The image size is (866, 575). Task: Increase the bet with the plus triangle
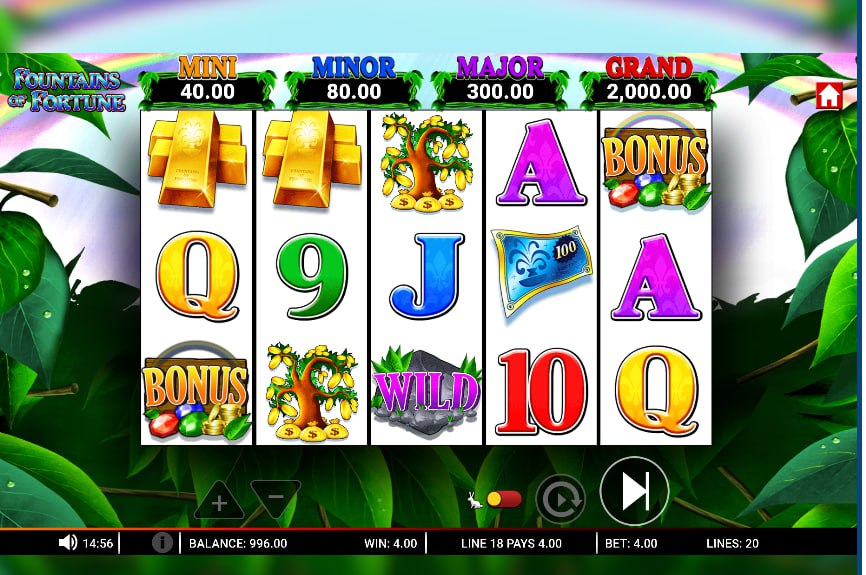219,502
